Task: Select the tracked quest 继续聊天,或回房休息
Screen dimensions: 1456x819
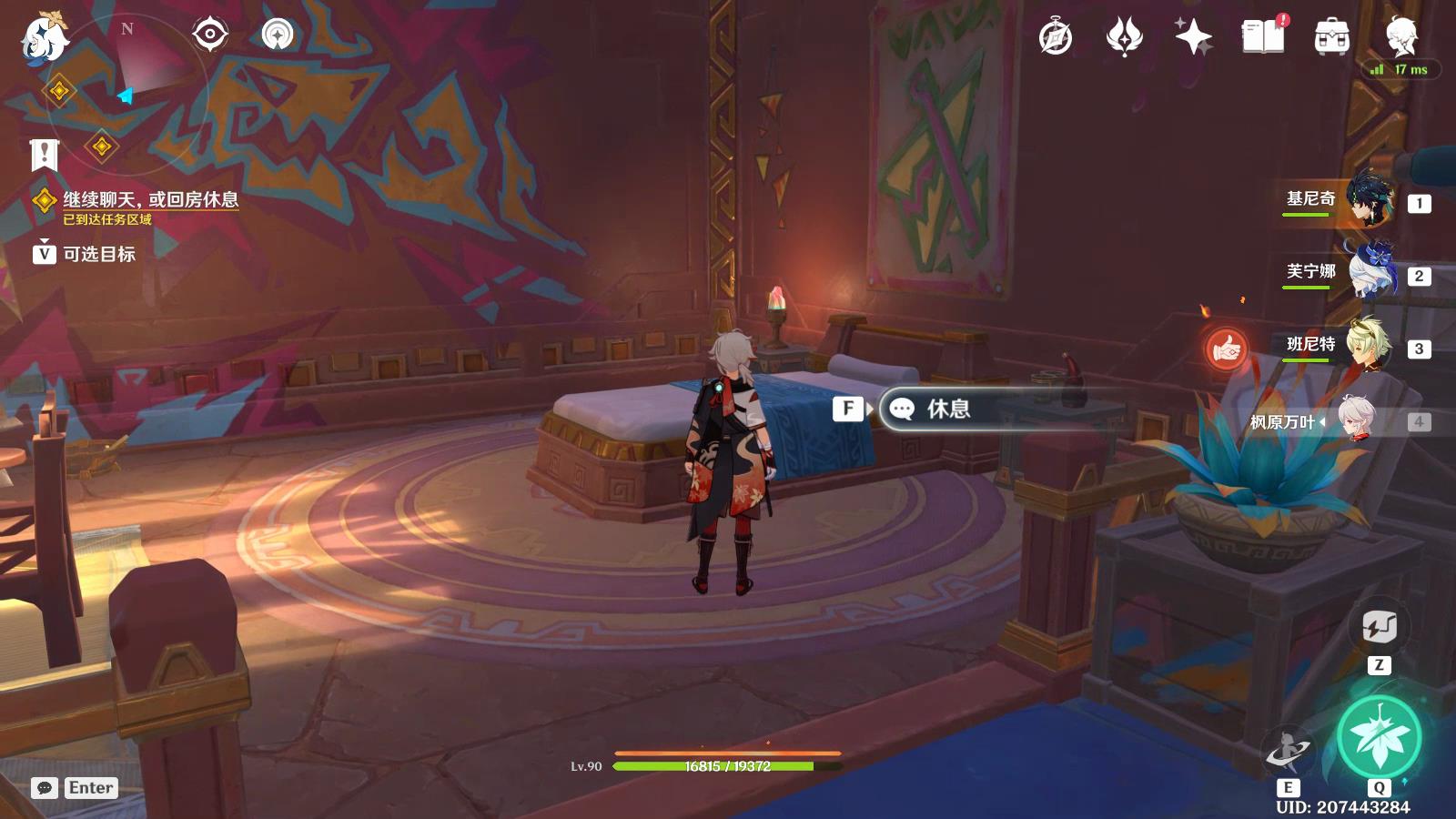Action: pyautogui.click(x=150, y=199)
